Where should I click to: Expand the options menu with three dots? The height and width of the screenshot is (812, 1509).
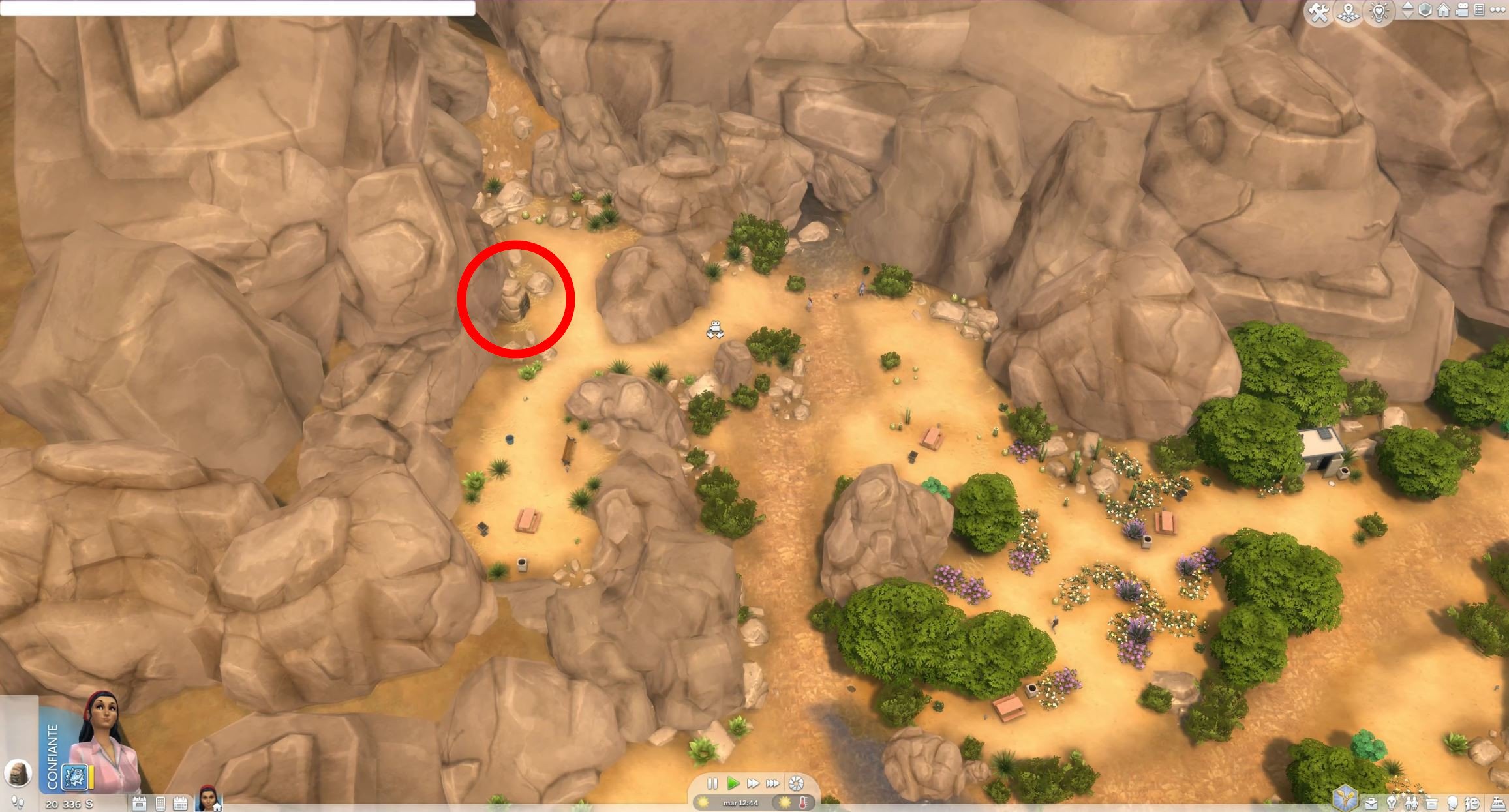tap(1498, 9)
